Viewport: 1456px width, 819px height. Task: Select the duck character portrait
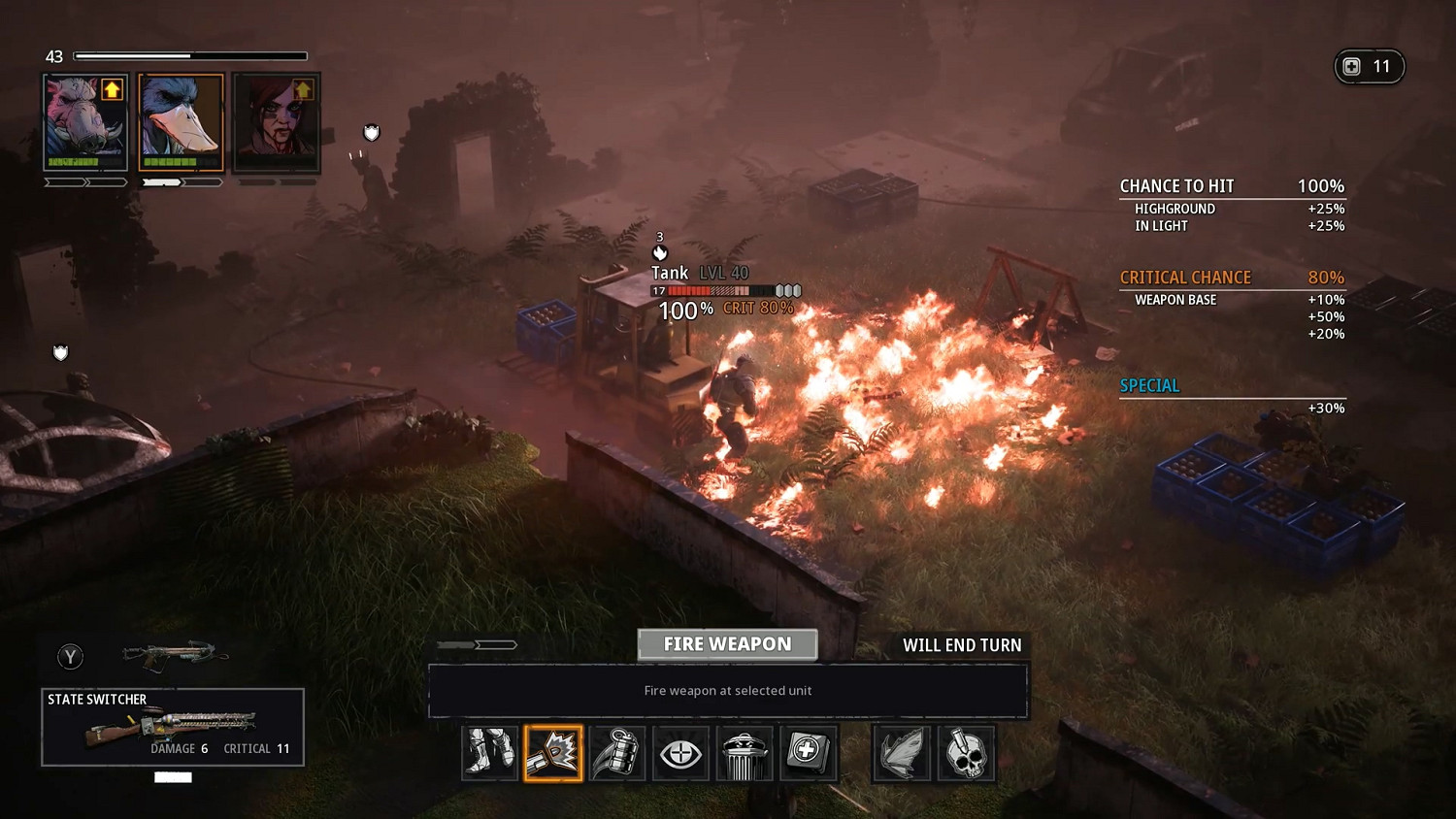[x=181, y=122]
